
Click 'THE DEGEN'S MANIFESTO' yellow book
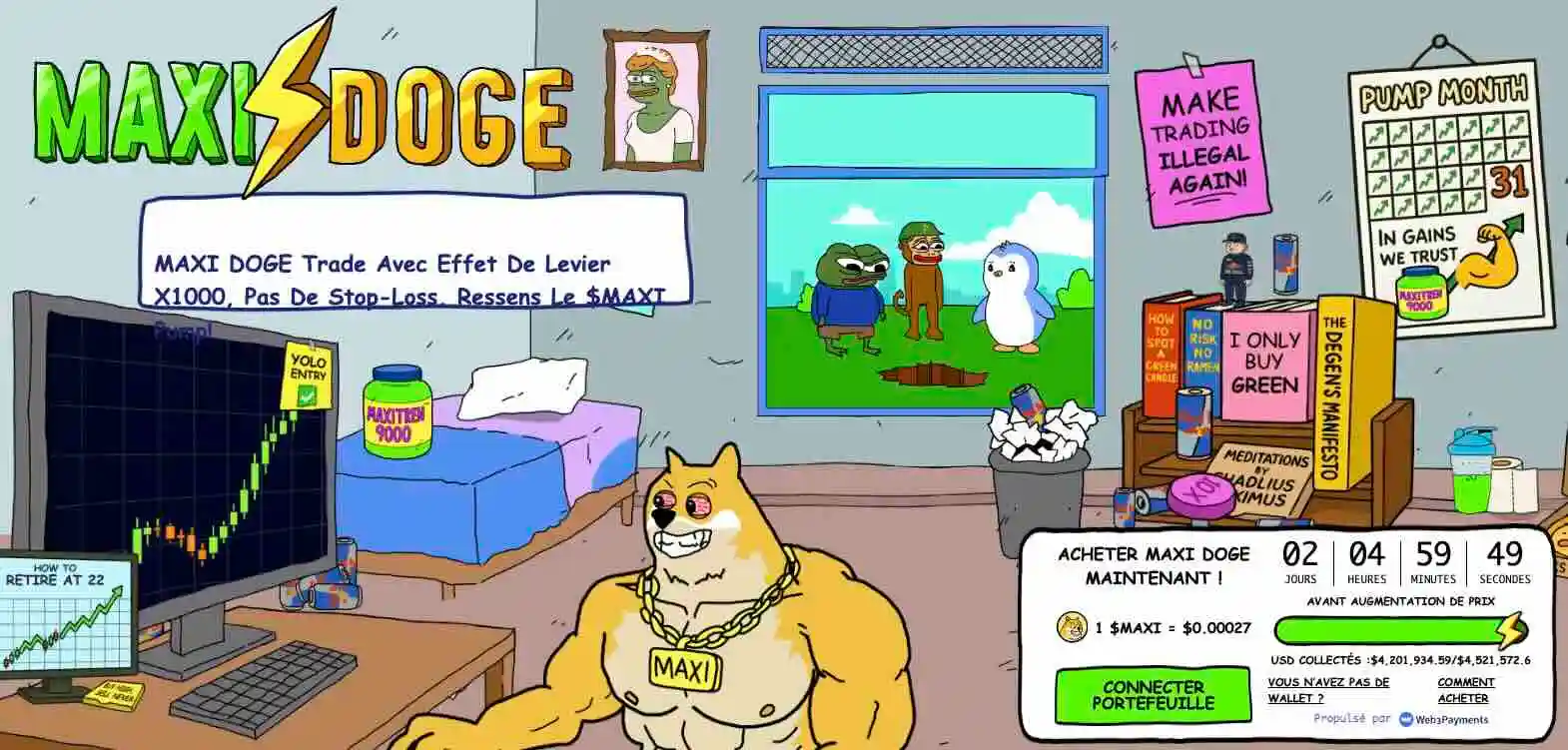(1333, 389)
